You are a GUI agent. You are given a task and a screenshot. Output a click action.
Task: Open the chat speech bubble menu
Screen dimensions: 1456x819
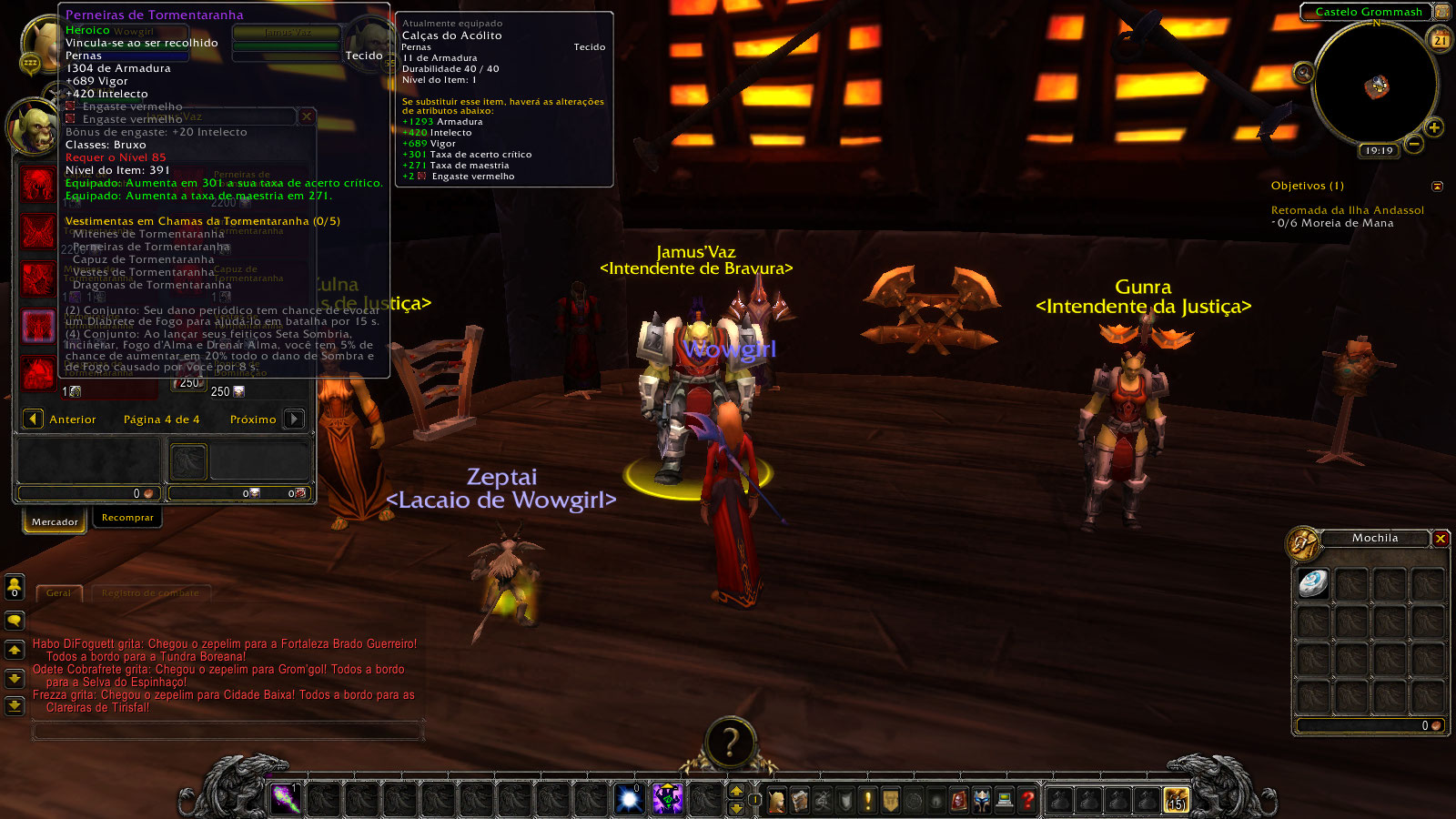tap(15, 621)
